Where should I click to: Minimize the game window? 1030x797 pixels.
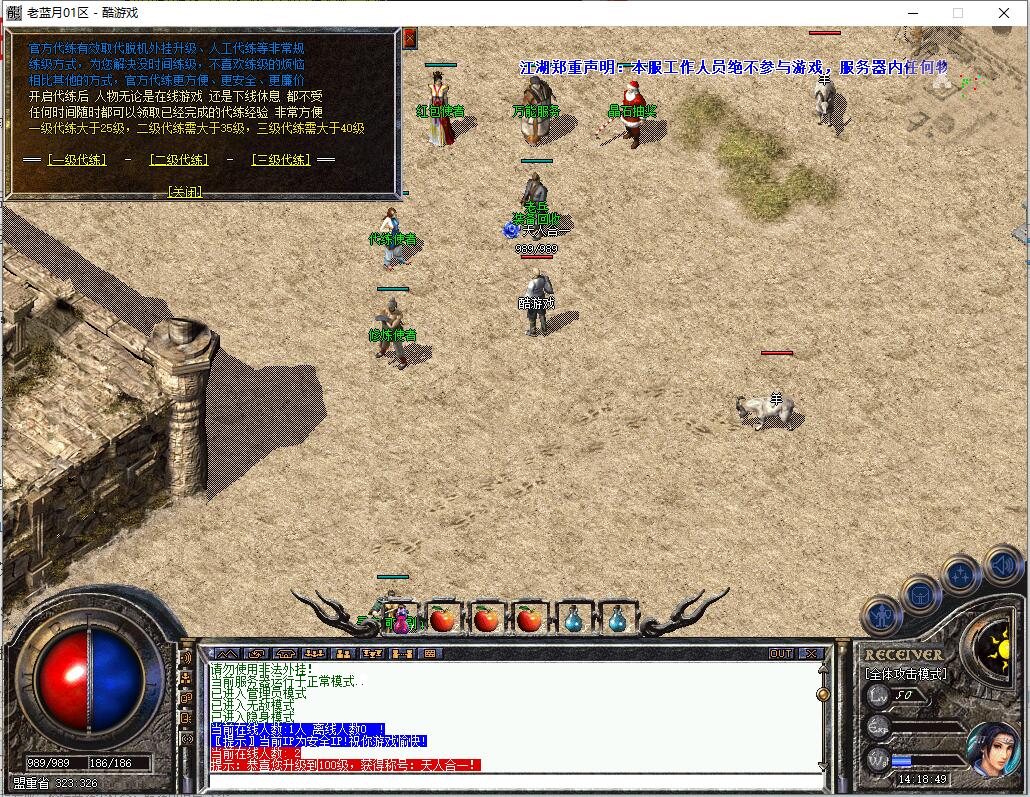click(x=911, y=13)
